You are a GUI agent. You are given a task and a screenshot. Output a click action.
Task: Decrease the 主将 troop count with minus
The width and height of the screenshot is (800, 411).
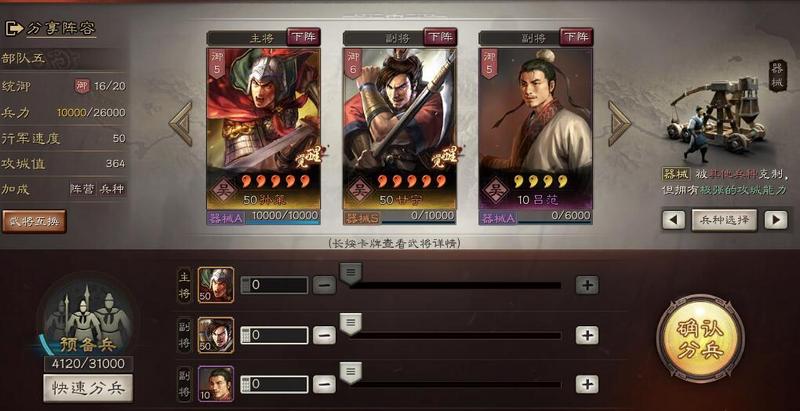[x=324, y=285]
